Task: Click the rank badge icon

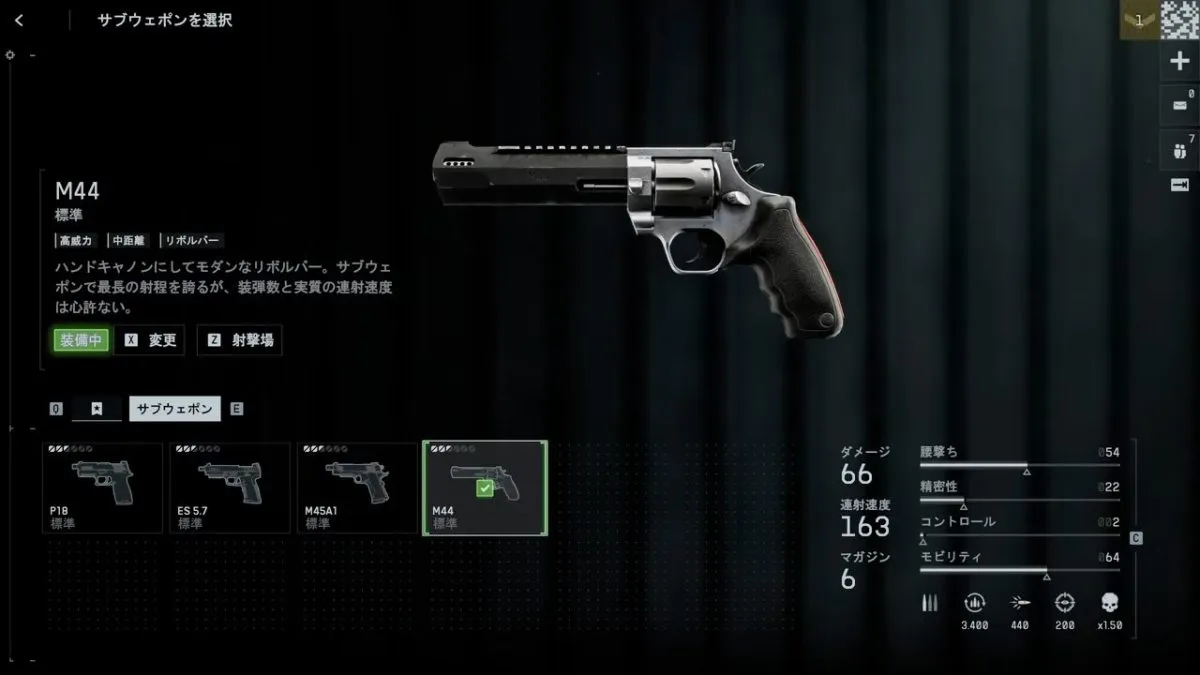Action: (1139, 20)
